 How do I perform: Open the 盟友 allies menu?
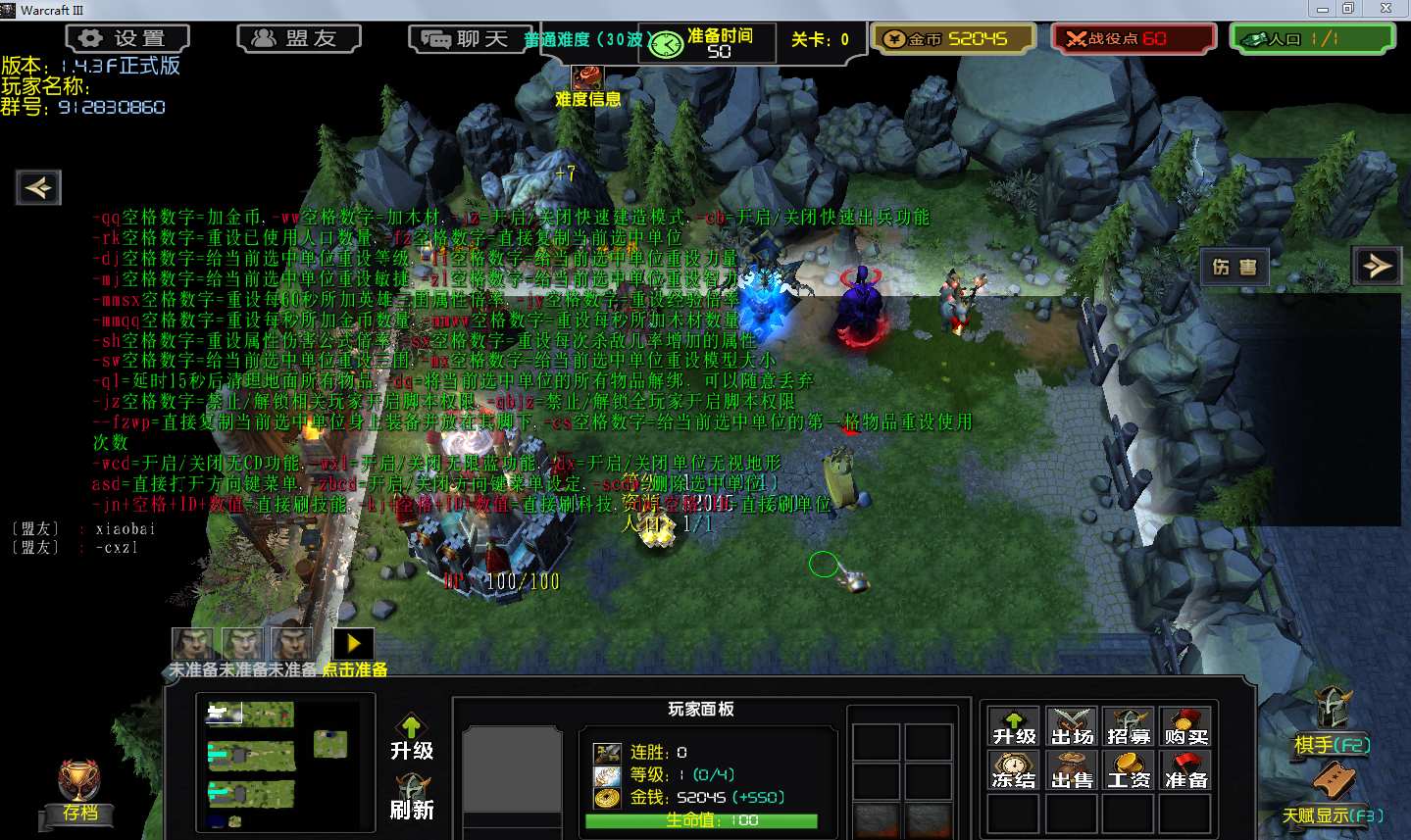click(299, 38)
